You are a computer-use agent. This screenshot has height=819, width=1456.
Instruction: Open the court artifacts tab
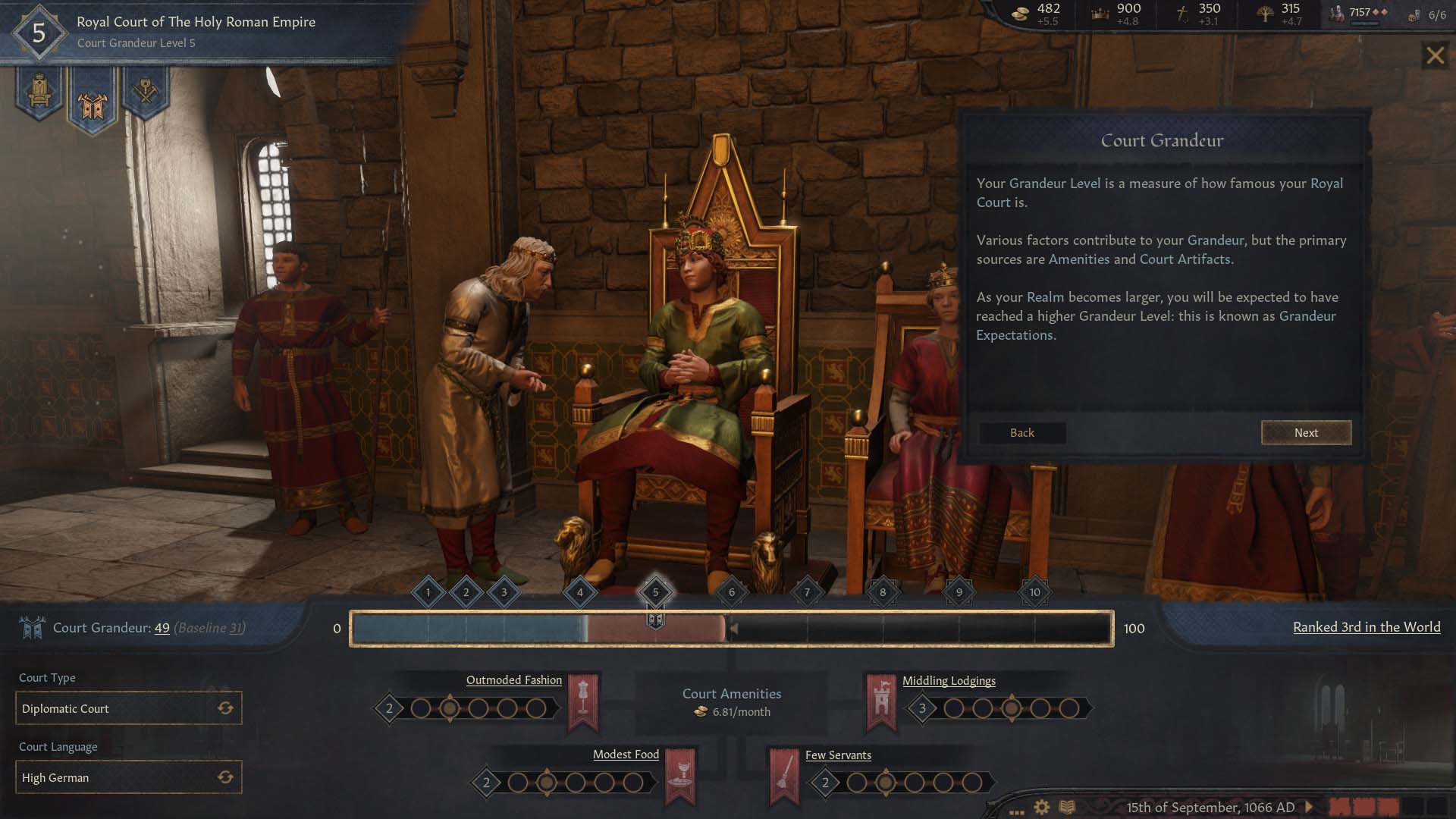click(x=145, y=93)
